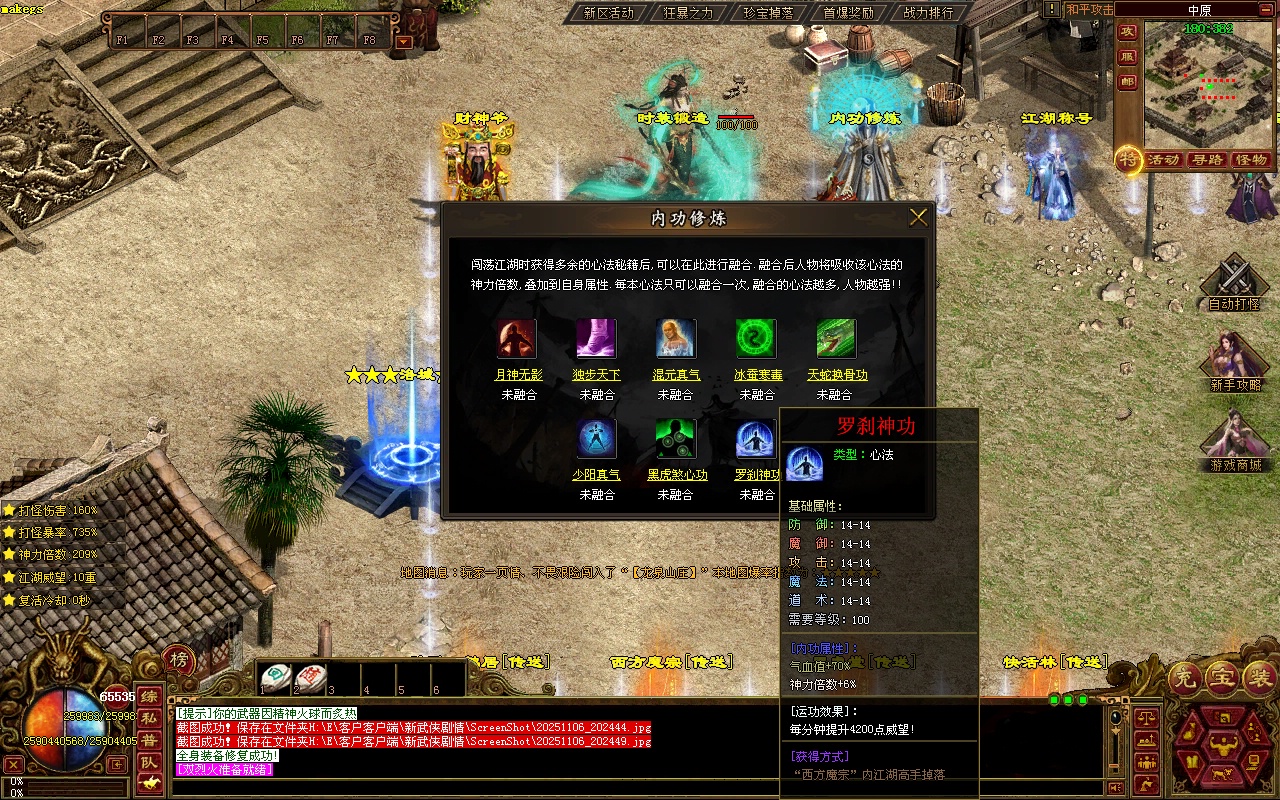
Task: Pick the 冰蚕寒毒 green swirl icon
Action: [x=756, y=339]
